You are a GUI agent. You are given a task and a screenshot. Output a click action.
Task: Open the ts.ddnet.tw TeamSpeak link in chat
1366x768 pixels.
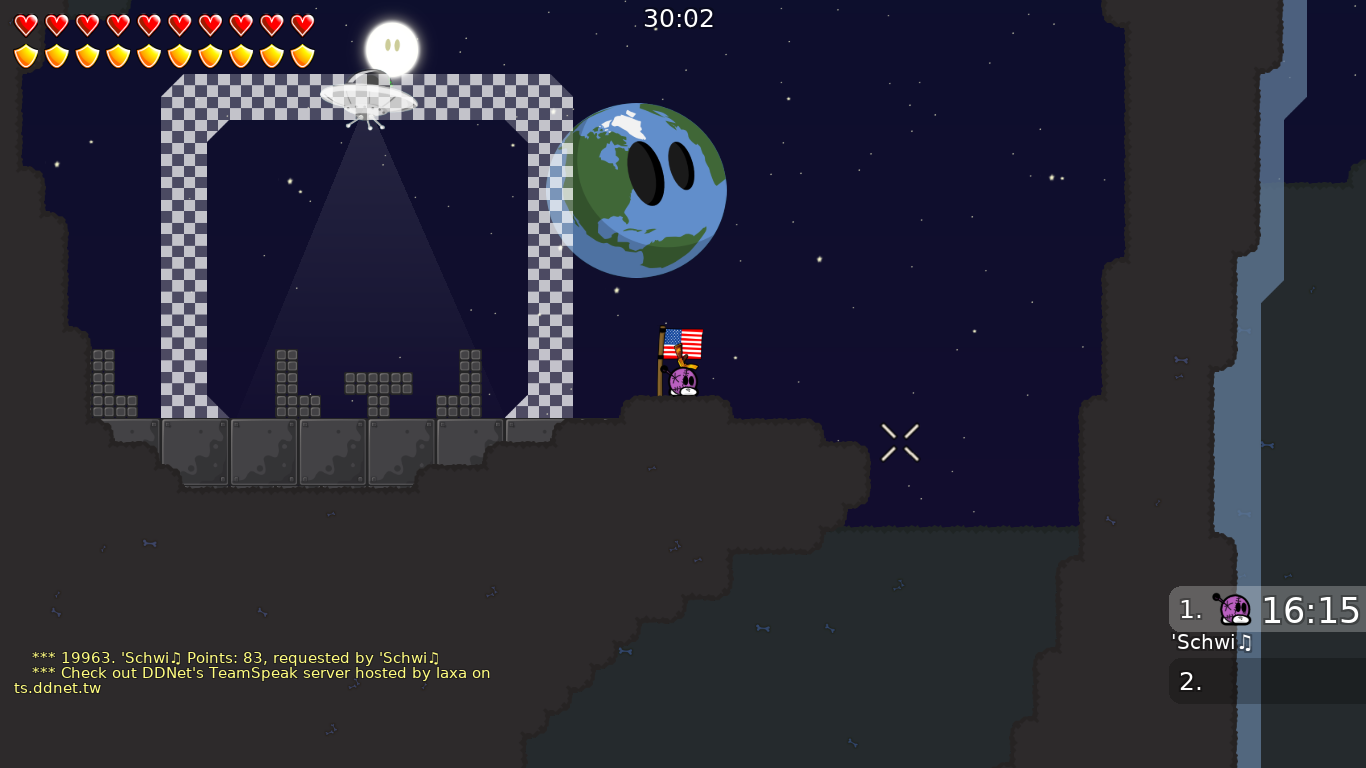[x=57, y=688]
